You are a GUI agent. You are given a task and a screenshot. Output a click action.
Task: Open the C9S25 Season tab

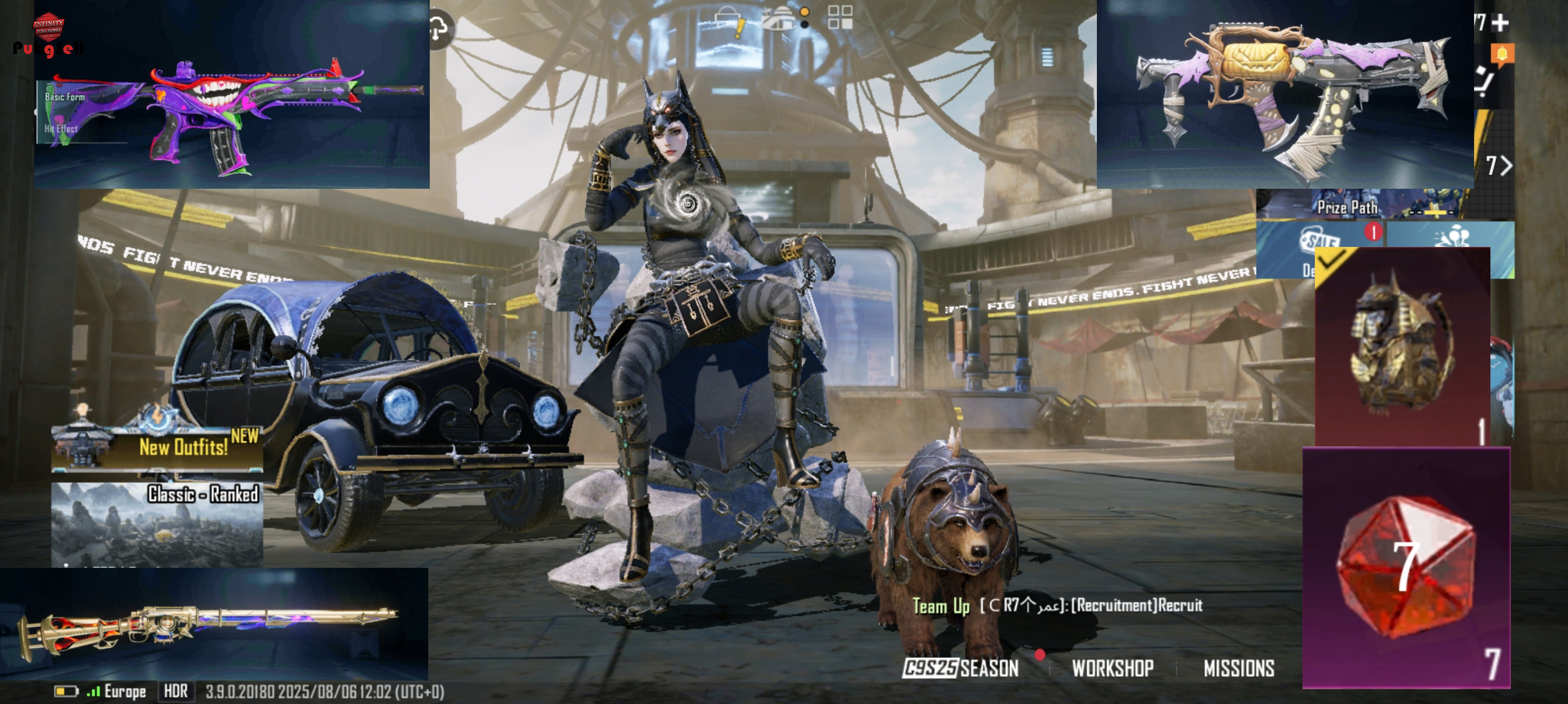pyautogui.click(x=961, y=668)
